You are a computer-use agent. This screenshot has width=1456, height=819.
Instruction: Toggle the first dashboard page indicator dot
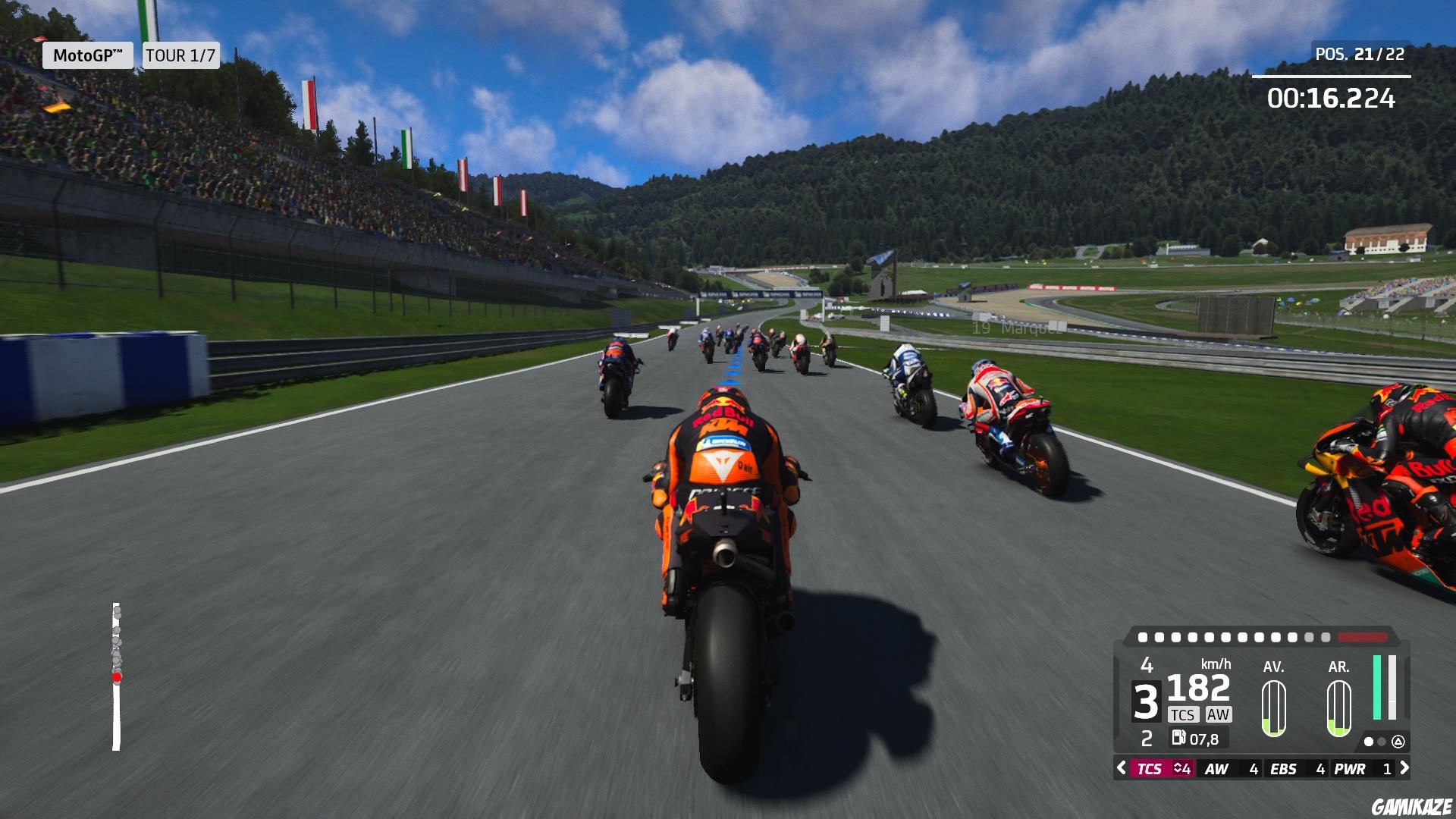click(1369, 742)
